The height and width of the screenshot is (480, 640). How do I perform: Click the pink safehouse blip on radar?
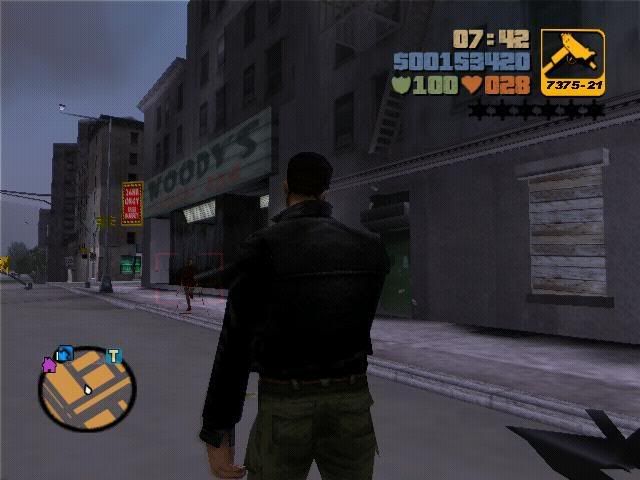pos(48,365)
